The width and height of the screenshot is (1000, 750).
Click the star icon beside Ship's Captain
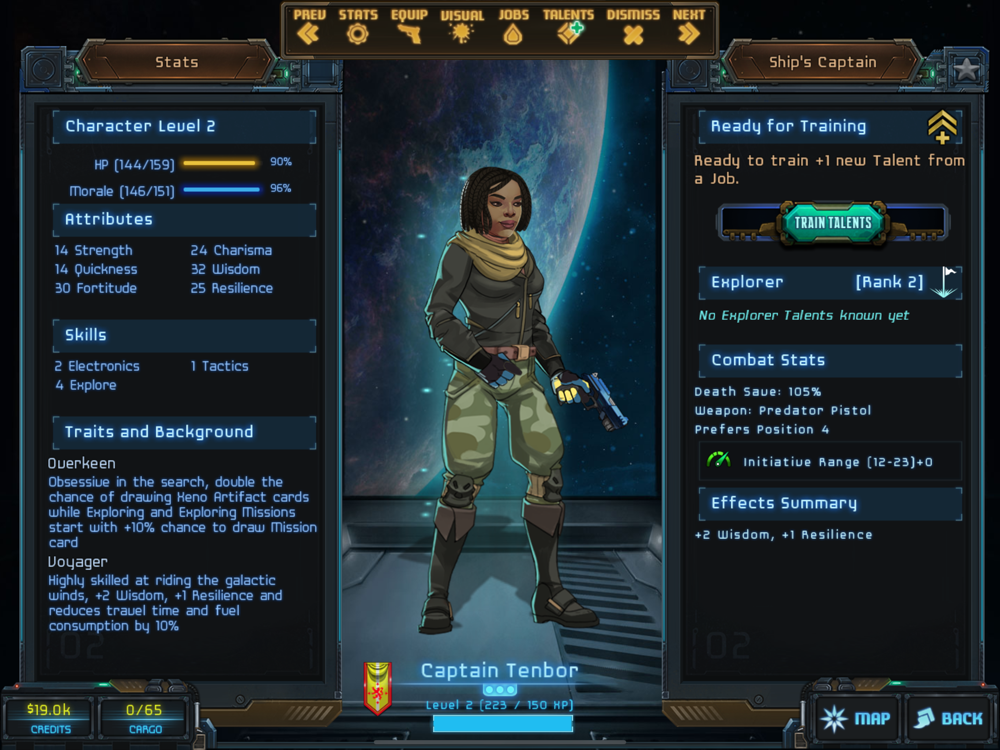[966, 69]
